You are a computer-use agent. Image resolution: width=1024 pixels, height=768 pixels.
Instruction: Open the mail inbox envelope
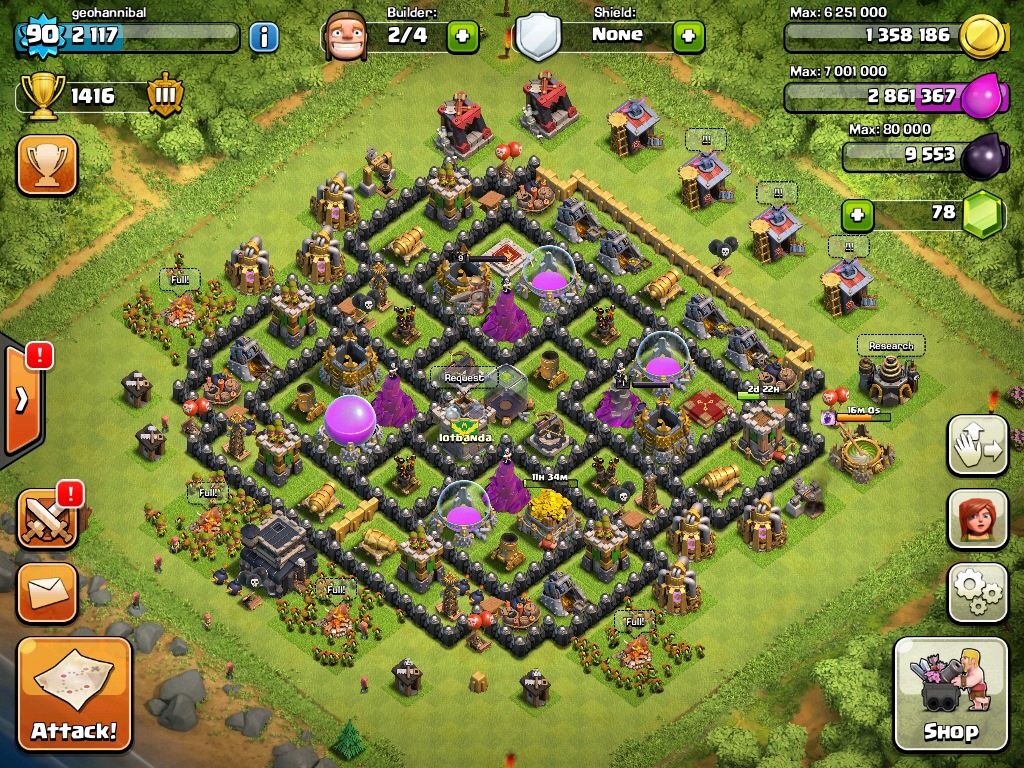click(46, 593)
